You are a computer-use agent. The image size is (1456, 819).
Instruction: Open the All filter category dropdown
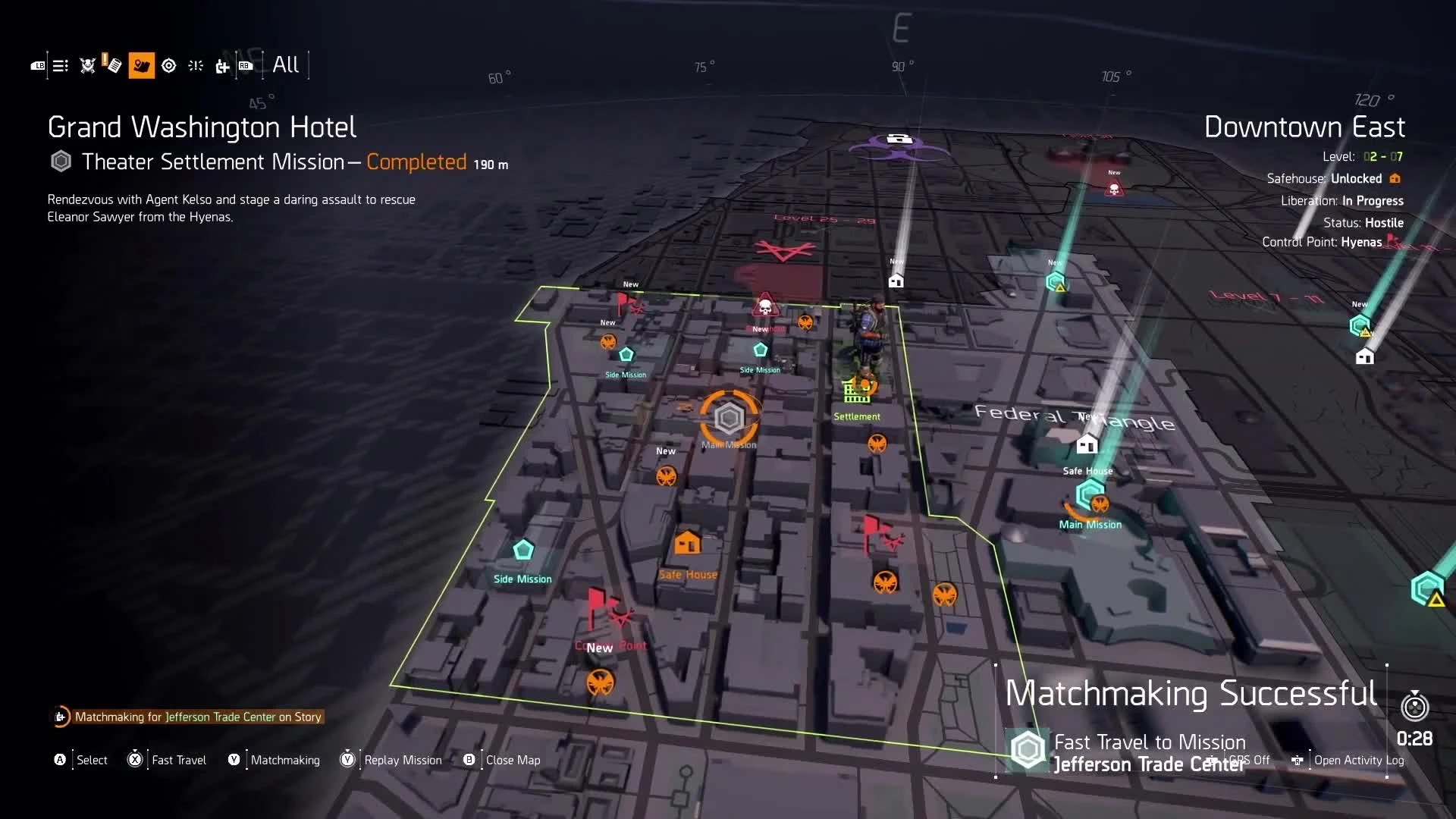(x=286, y=65)
